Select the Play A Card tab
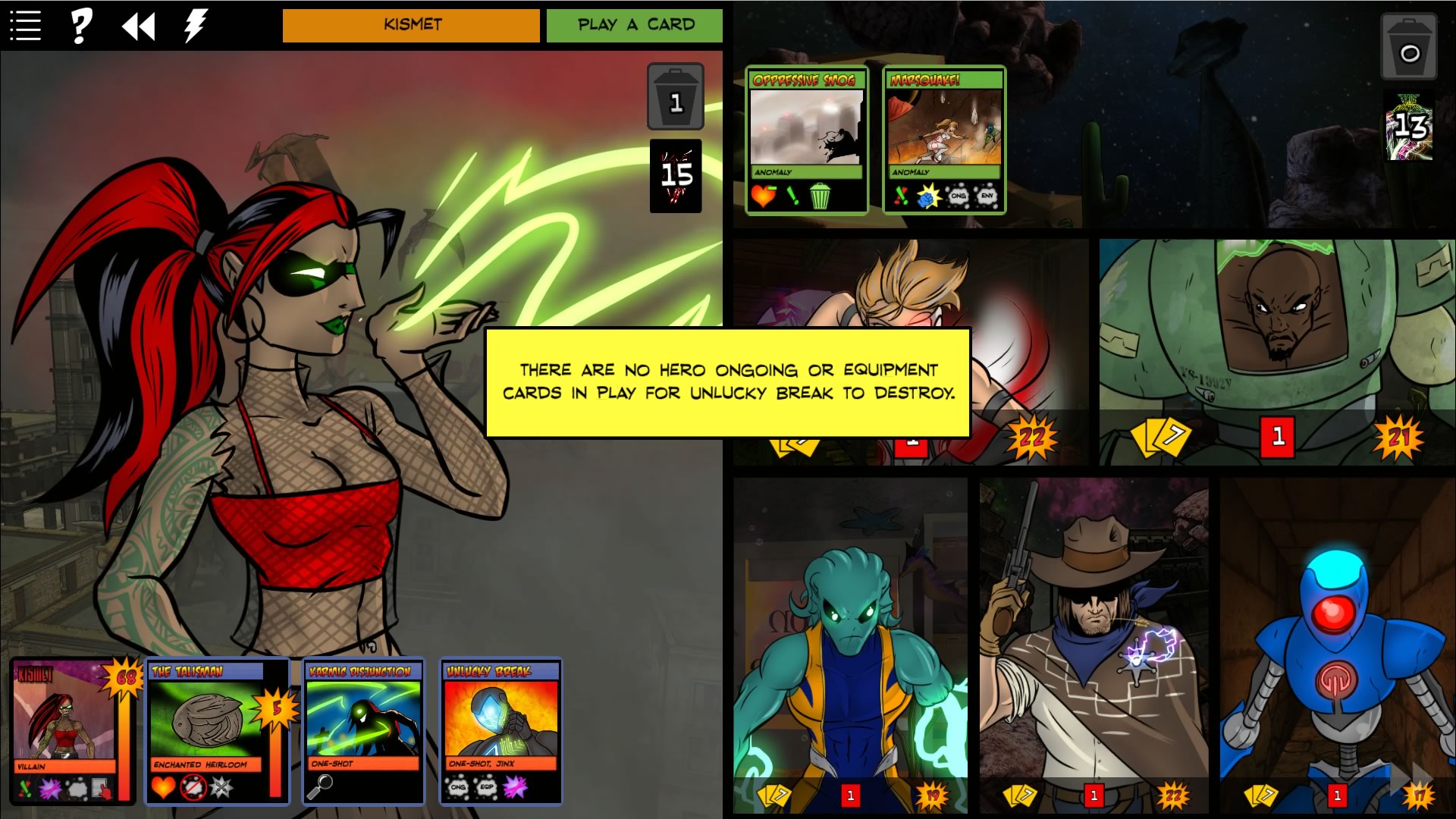Viewport: 1456px width, 819px height. (x=634, y=24)
